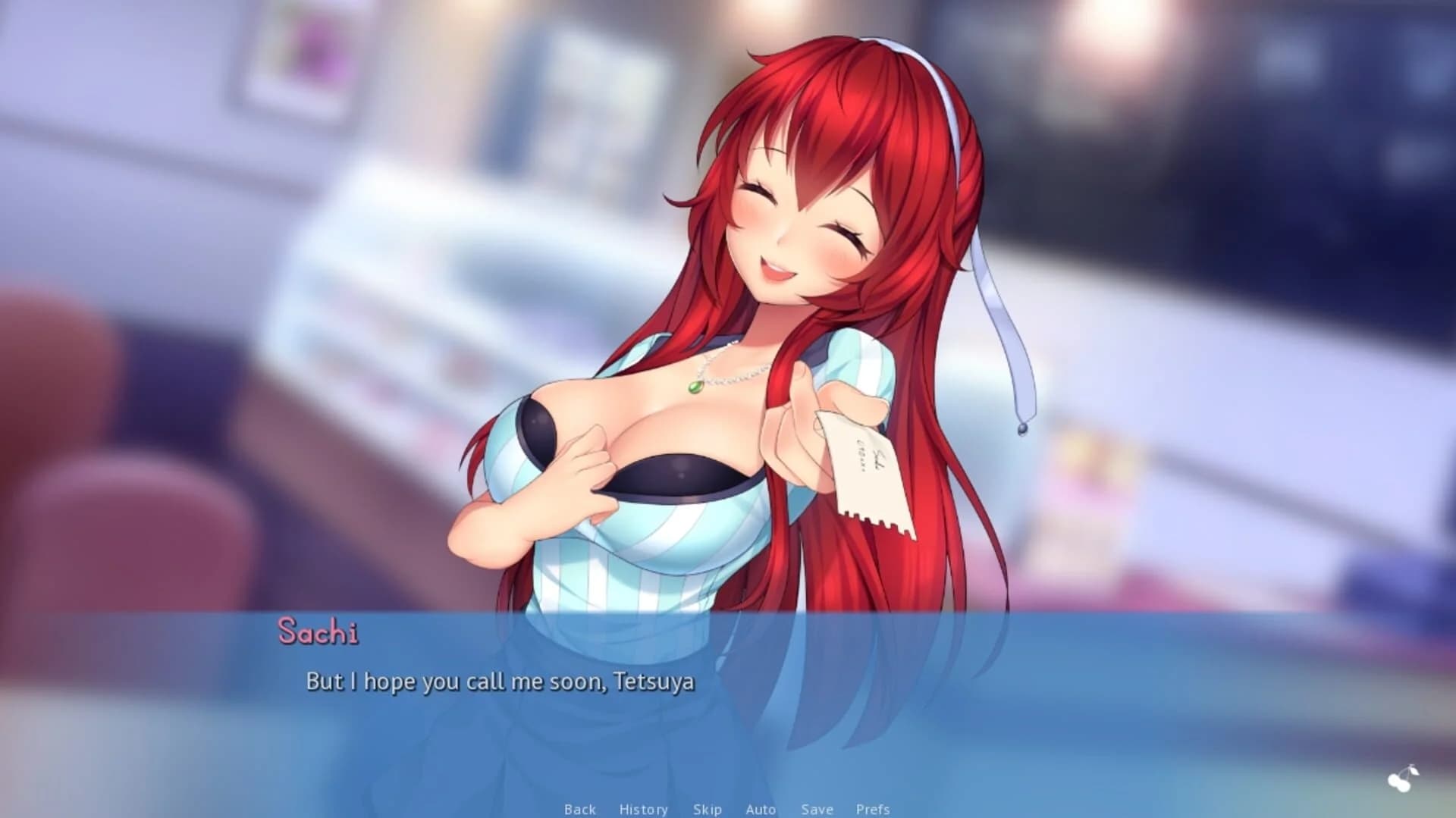Click Back to rewind the dialogue
This screenshot has width=1456, height=818.
point(580,808)
